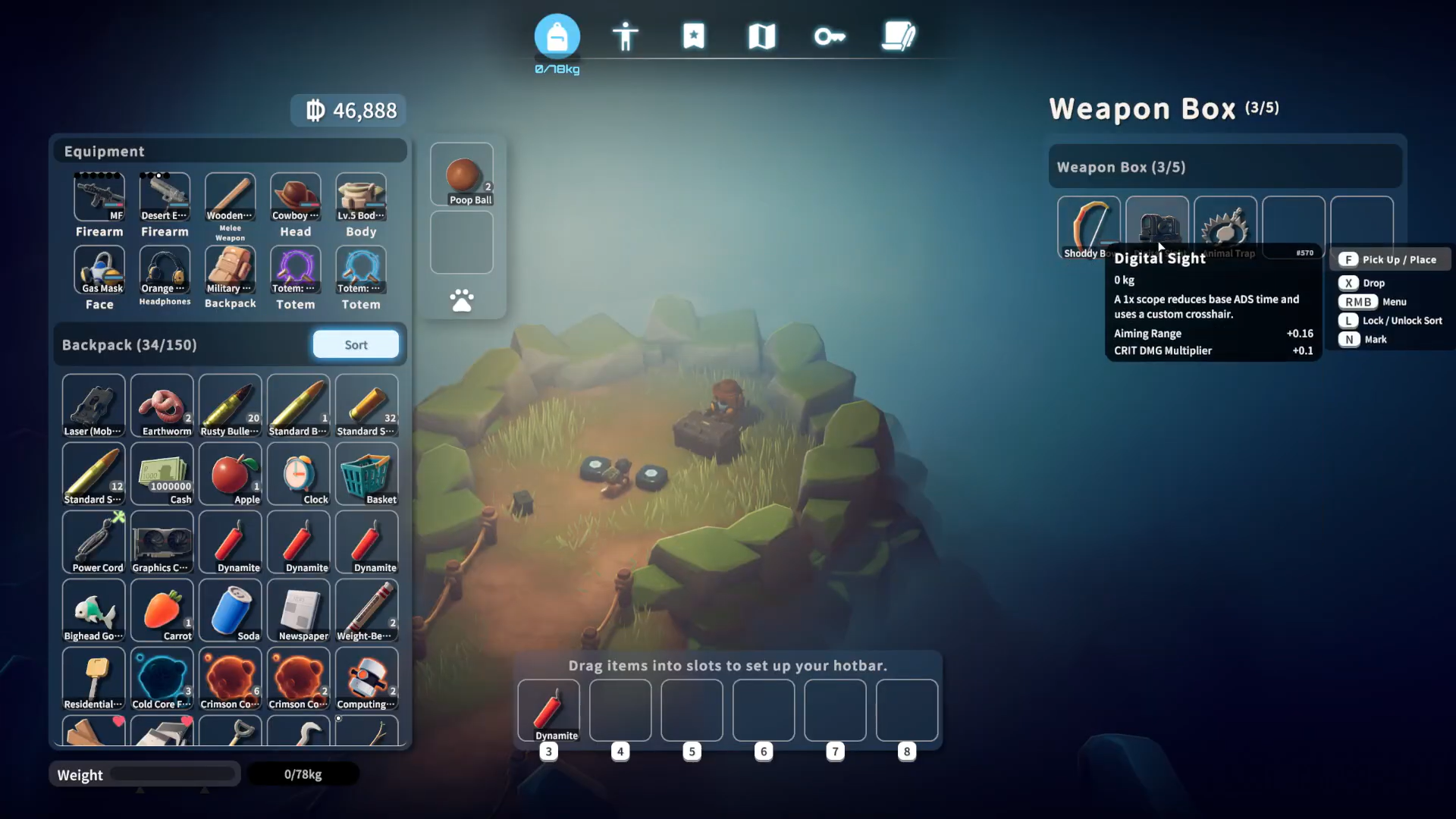Pick the Gas Mask face slot
Image resolution: width=1456 pixels, height=819 pixels.
99,270
